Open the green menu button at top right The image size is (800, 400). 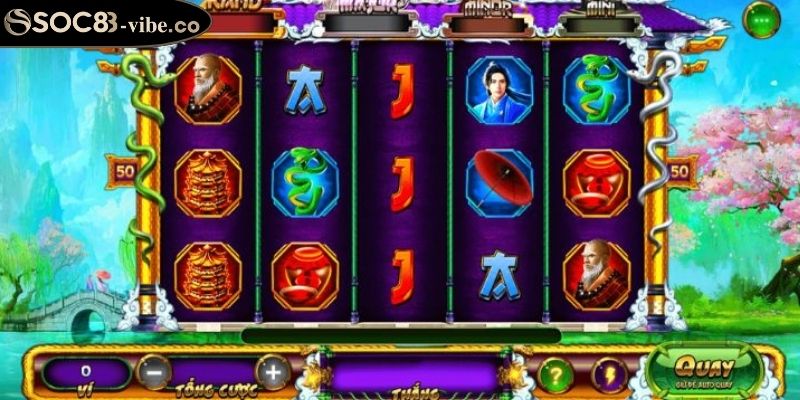[765, 18]
